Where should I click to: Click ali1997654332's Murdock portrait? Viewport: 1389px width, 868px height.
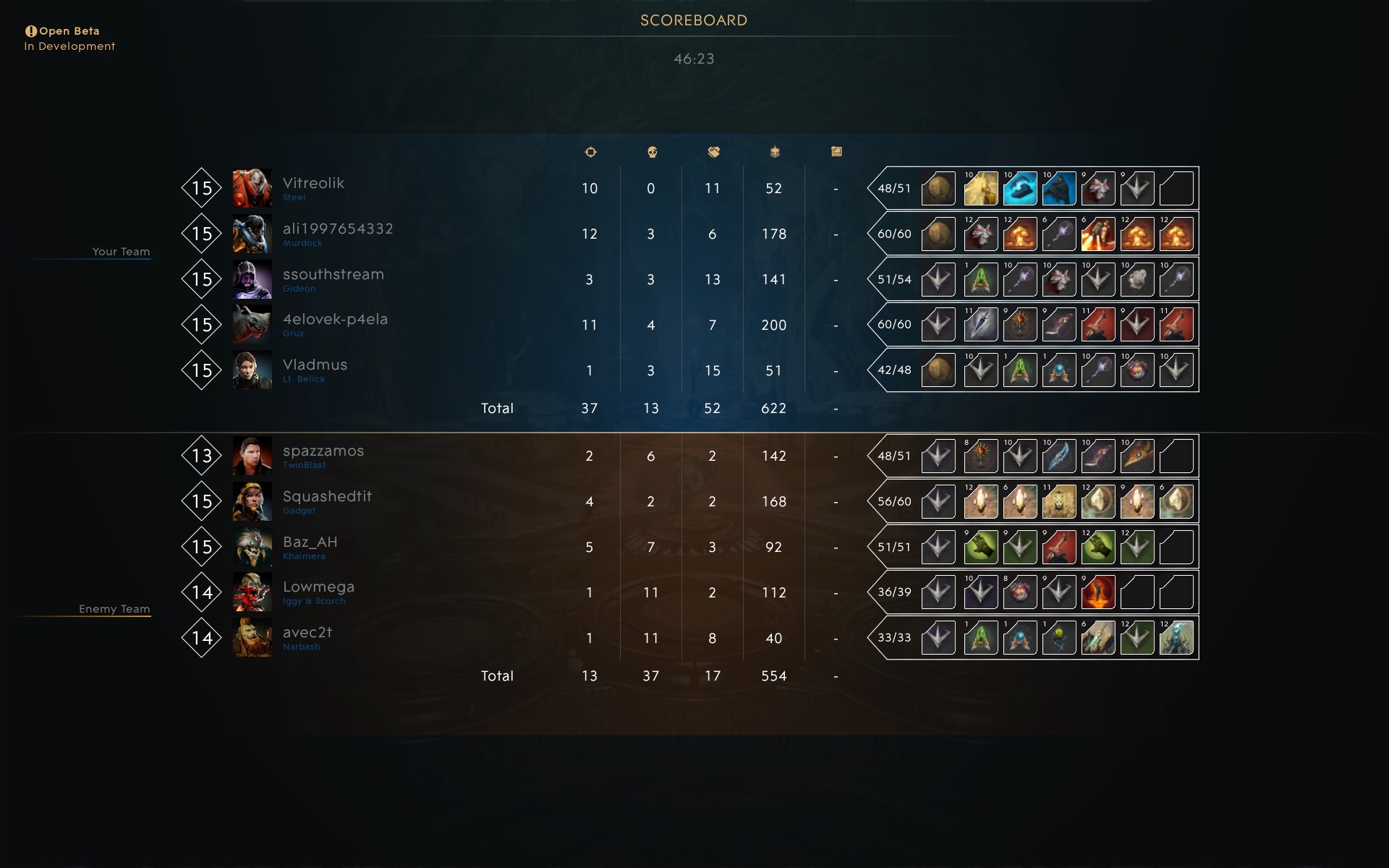pyautogui.click(x=252, y=234)
